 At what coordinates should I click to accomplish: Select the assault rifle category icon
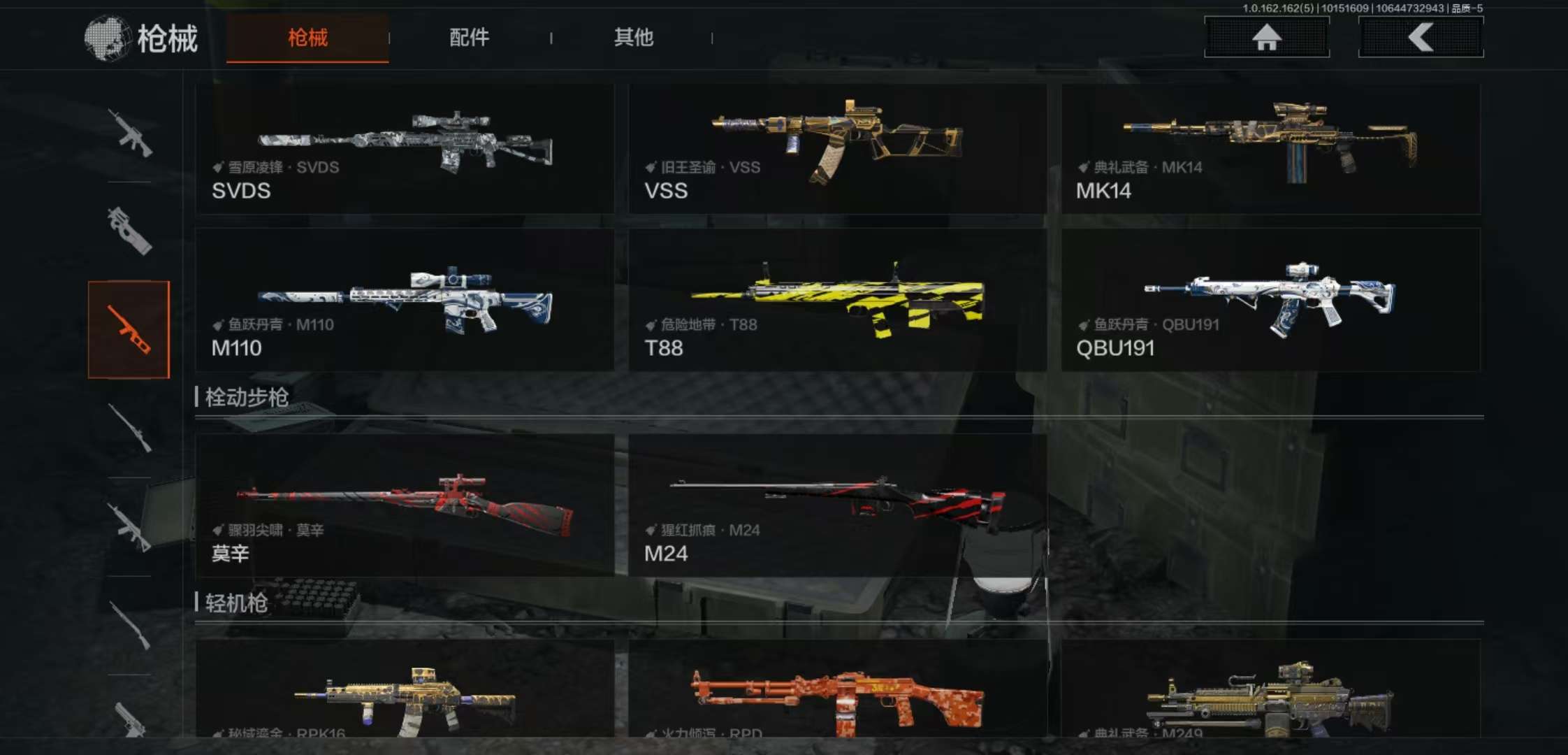pyautogui.click(x=129, y=133)
